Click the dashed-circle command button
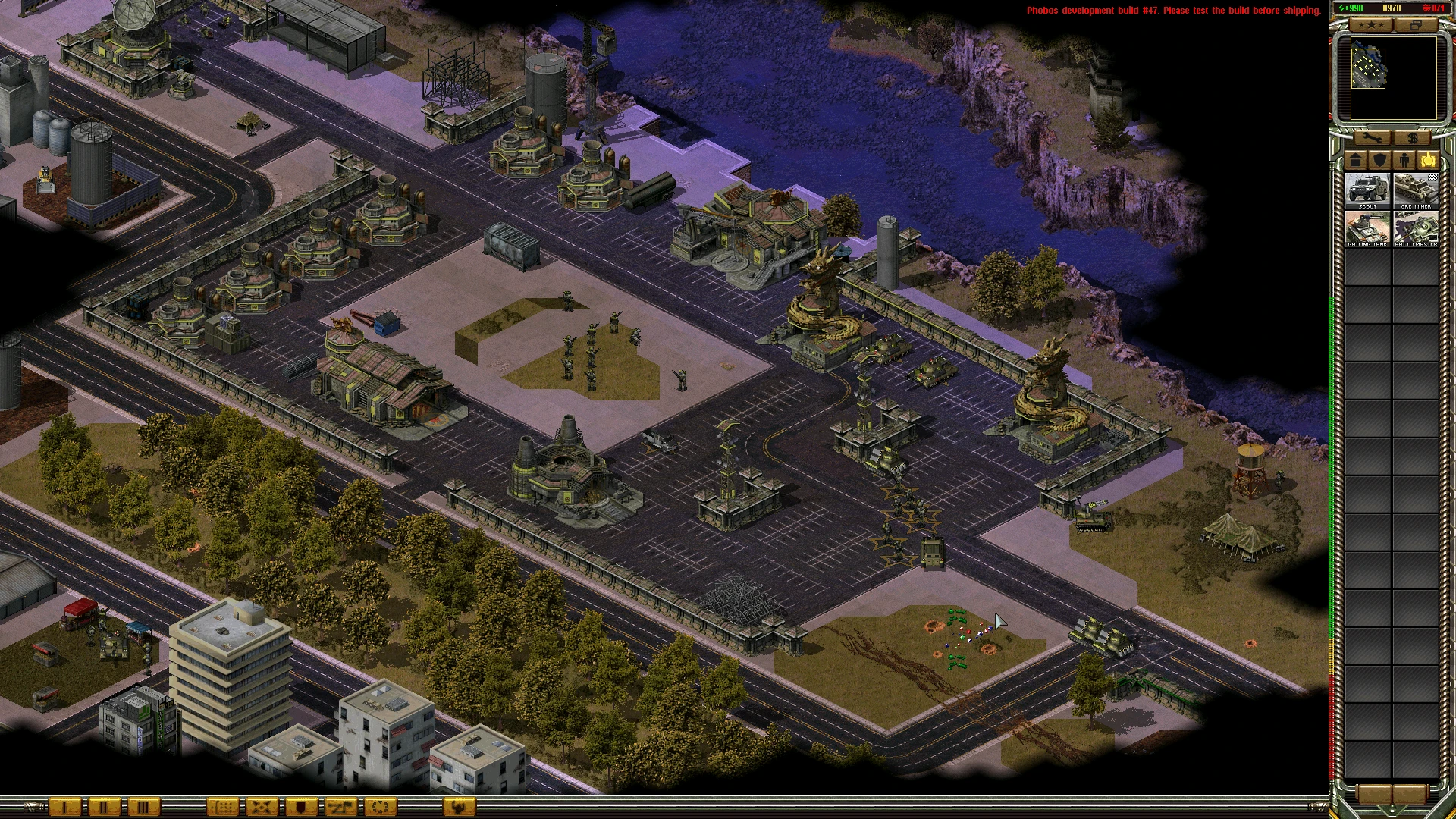The image size is (1456, 819). (x=380, y=807)
